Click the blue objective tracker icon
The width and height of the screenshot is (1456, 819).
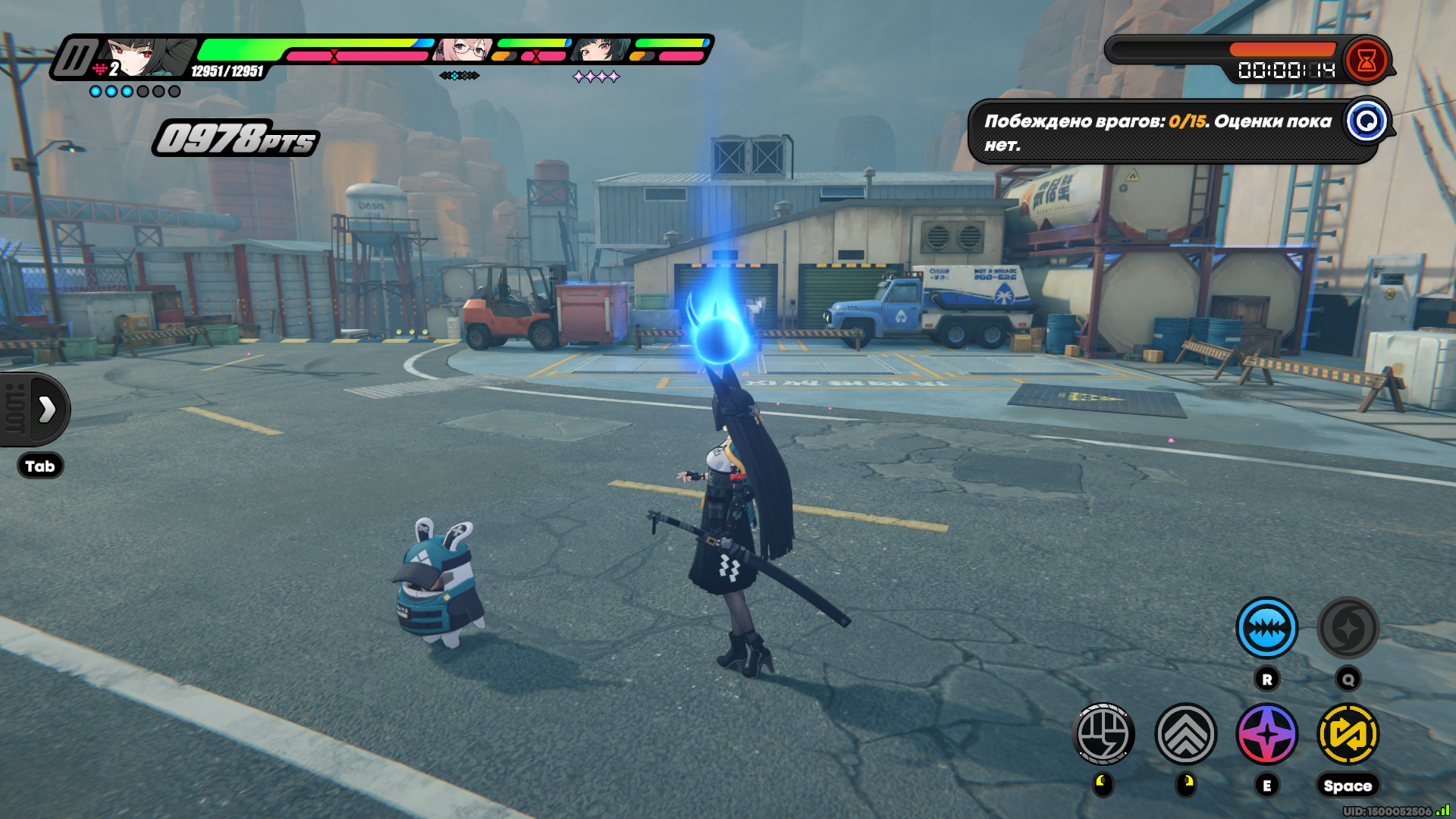pos(1367,121)
